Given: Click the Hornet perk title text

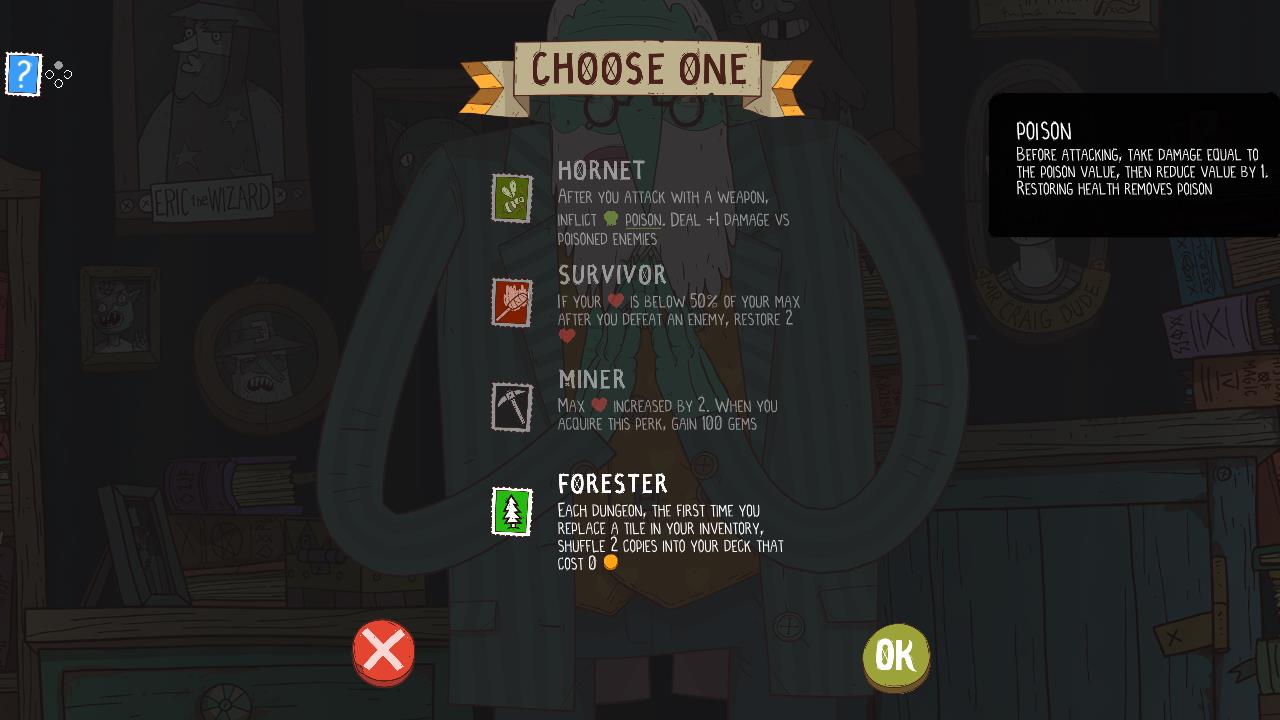Looking at the screenshot, I should tap(600, 170).
